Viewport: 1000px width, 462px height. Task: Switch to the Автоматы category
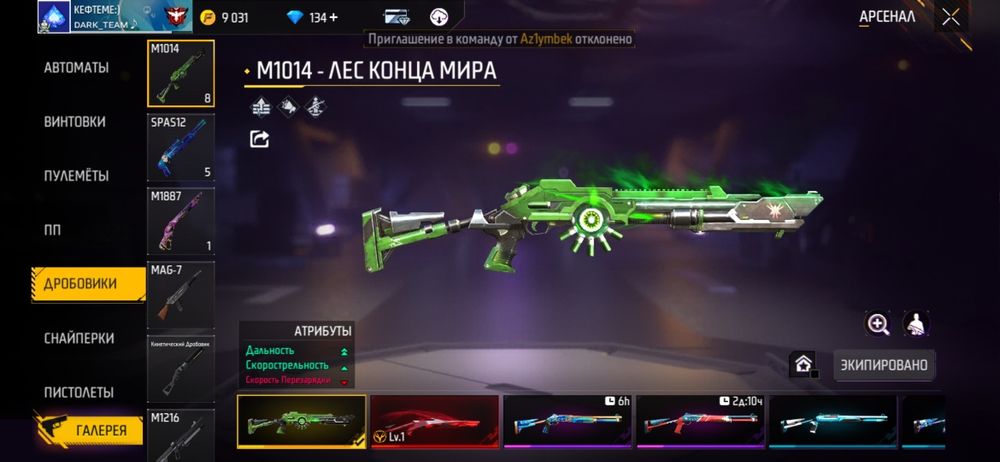click(76, 68)
